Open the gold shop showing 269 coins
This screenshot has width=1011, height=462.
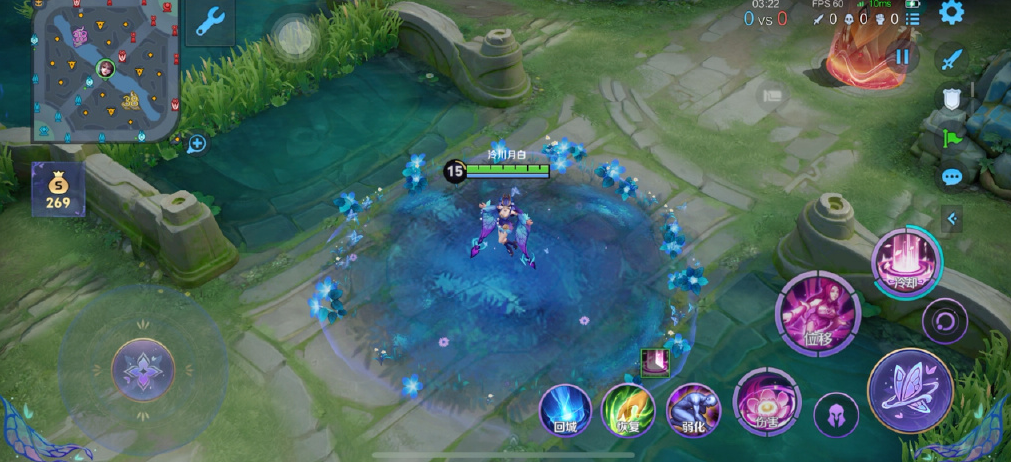[58, 189]
